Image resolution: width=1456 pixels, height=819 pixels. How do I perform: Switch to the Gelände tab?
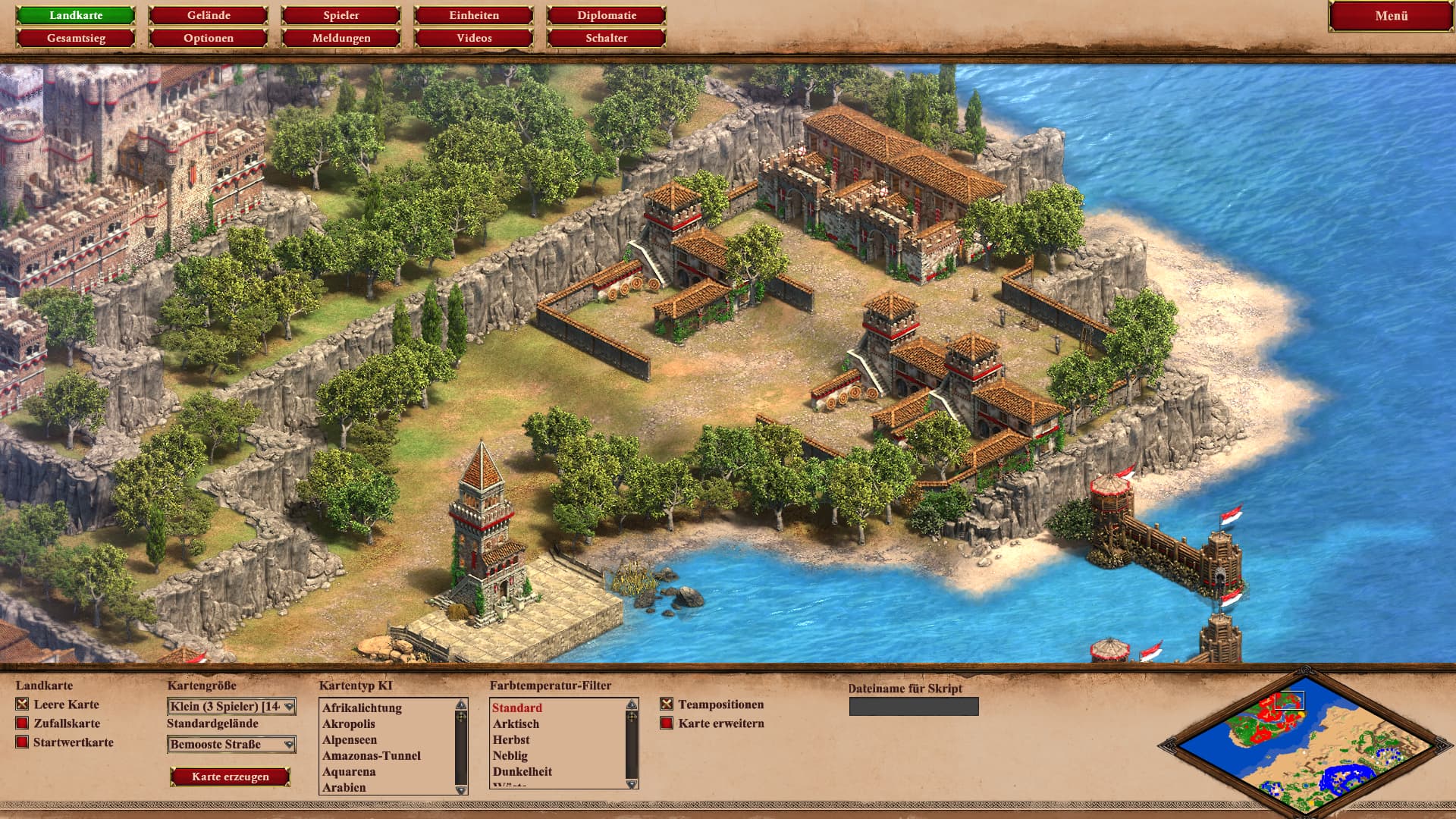click(209, 15)
